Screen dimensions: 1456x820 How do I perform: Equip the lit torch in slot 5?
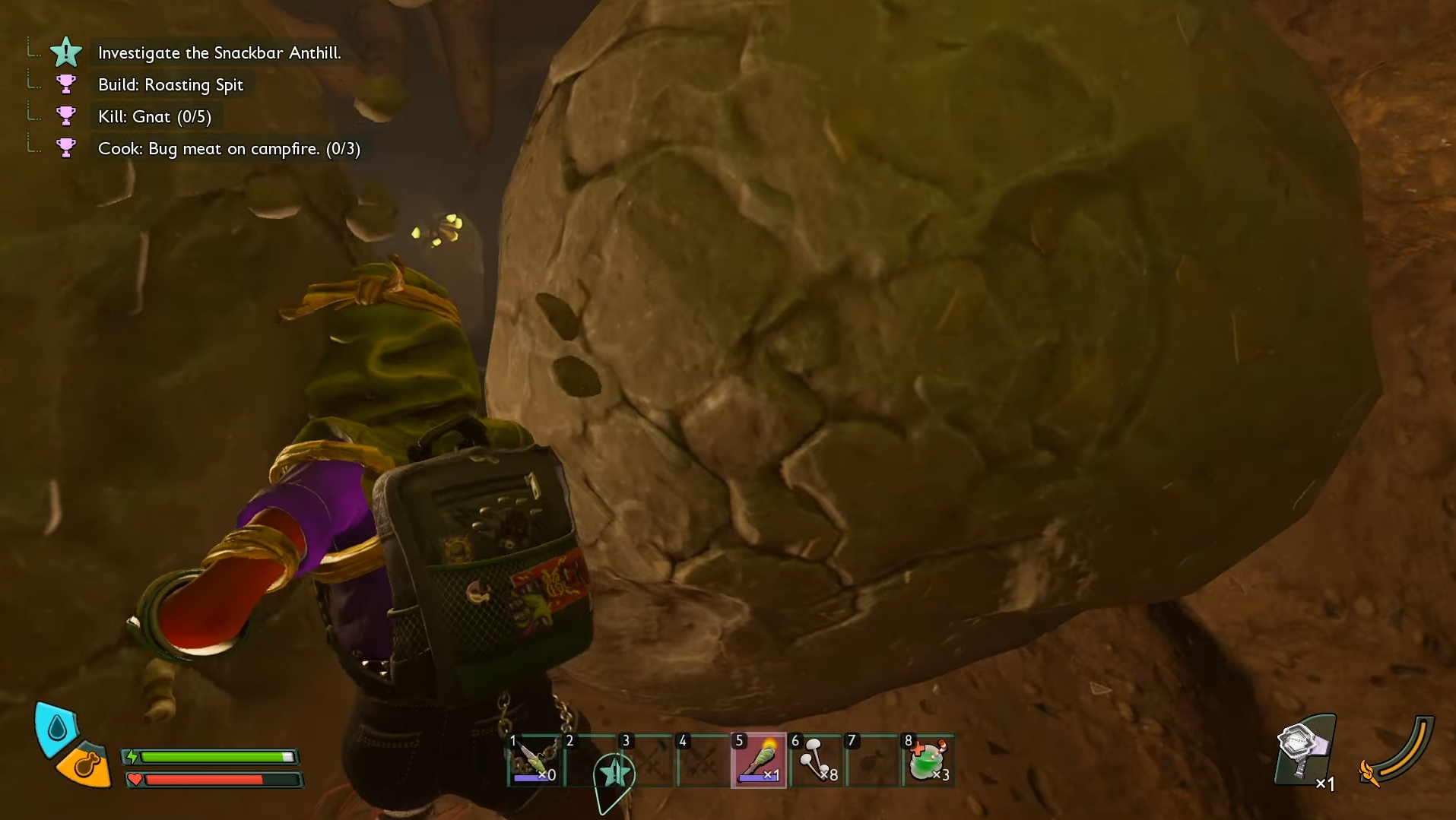[x=759, y=761]
